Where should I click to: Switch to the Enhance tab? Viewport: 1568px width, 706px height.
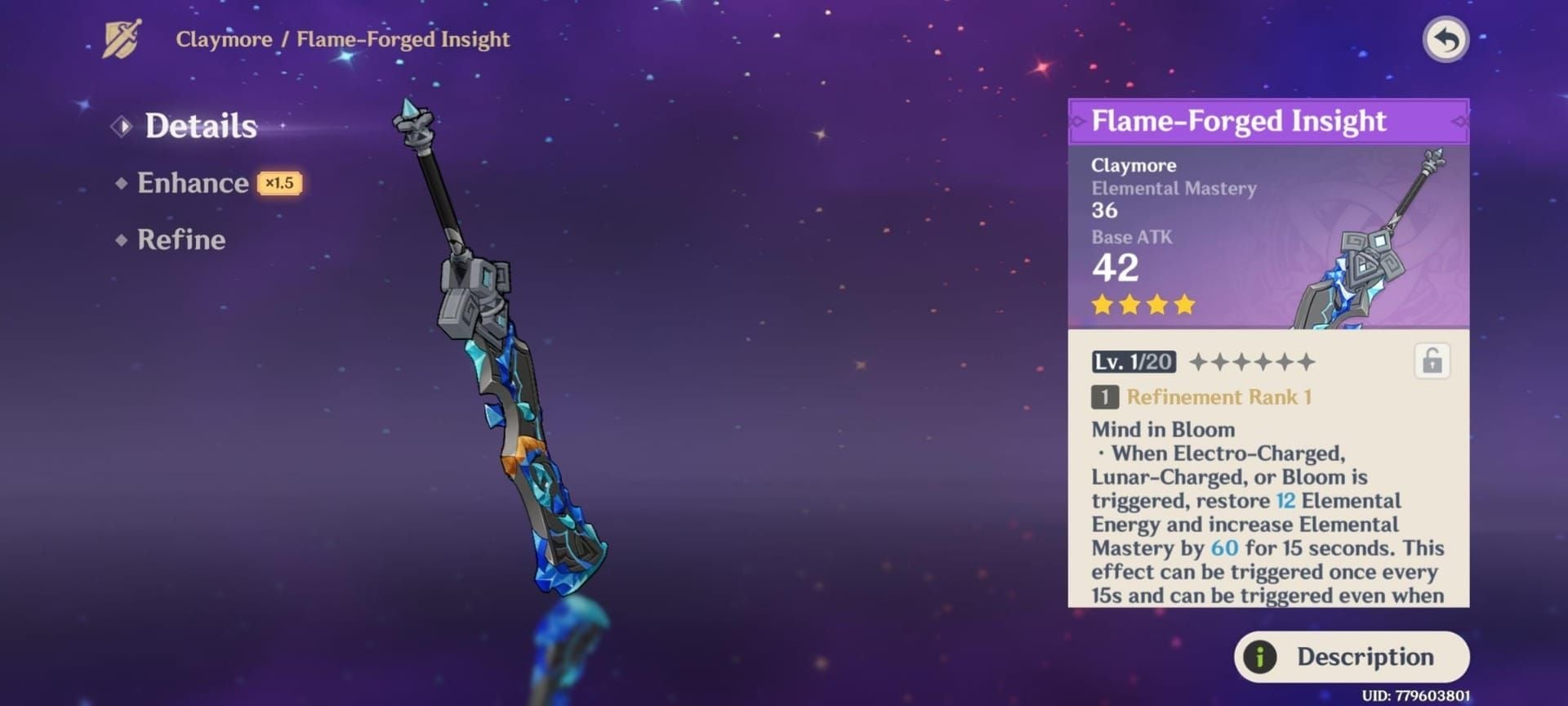(x=191, y=183)
